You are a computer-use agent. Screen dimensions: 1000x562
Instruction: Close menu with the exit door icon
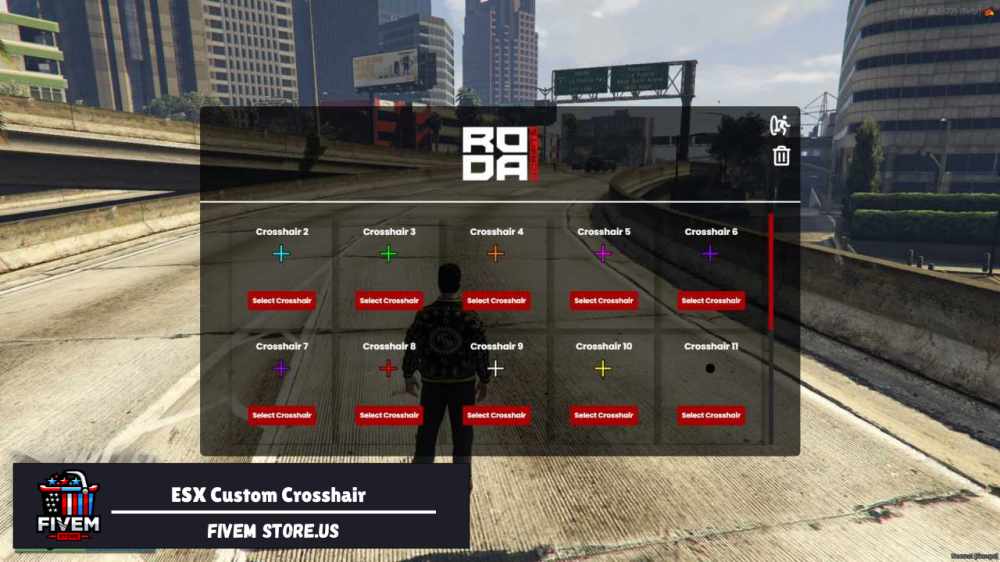click(780, 126)
